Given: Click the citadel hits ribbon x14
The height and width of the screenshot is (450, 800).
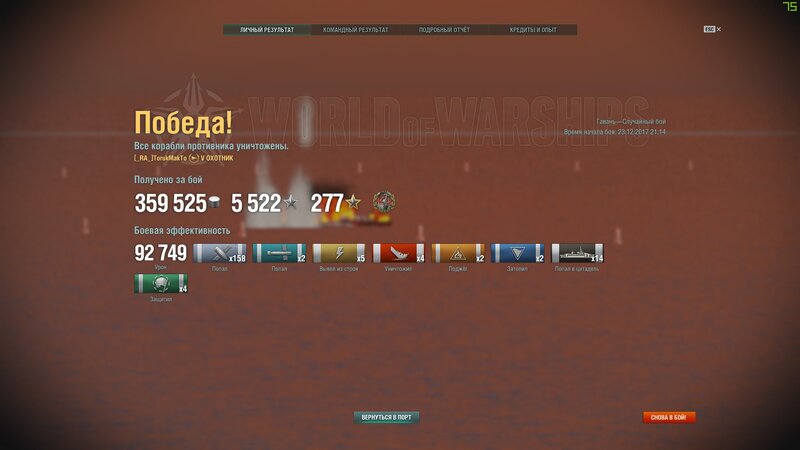Looking at the screenshot, I should click(x=579, y=253).
